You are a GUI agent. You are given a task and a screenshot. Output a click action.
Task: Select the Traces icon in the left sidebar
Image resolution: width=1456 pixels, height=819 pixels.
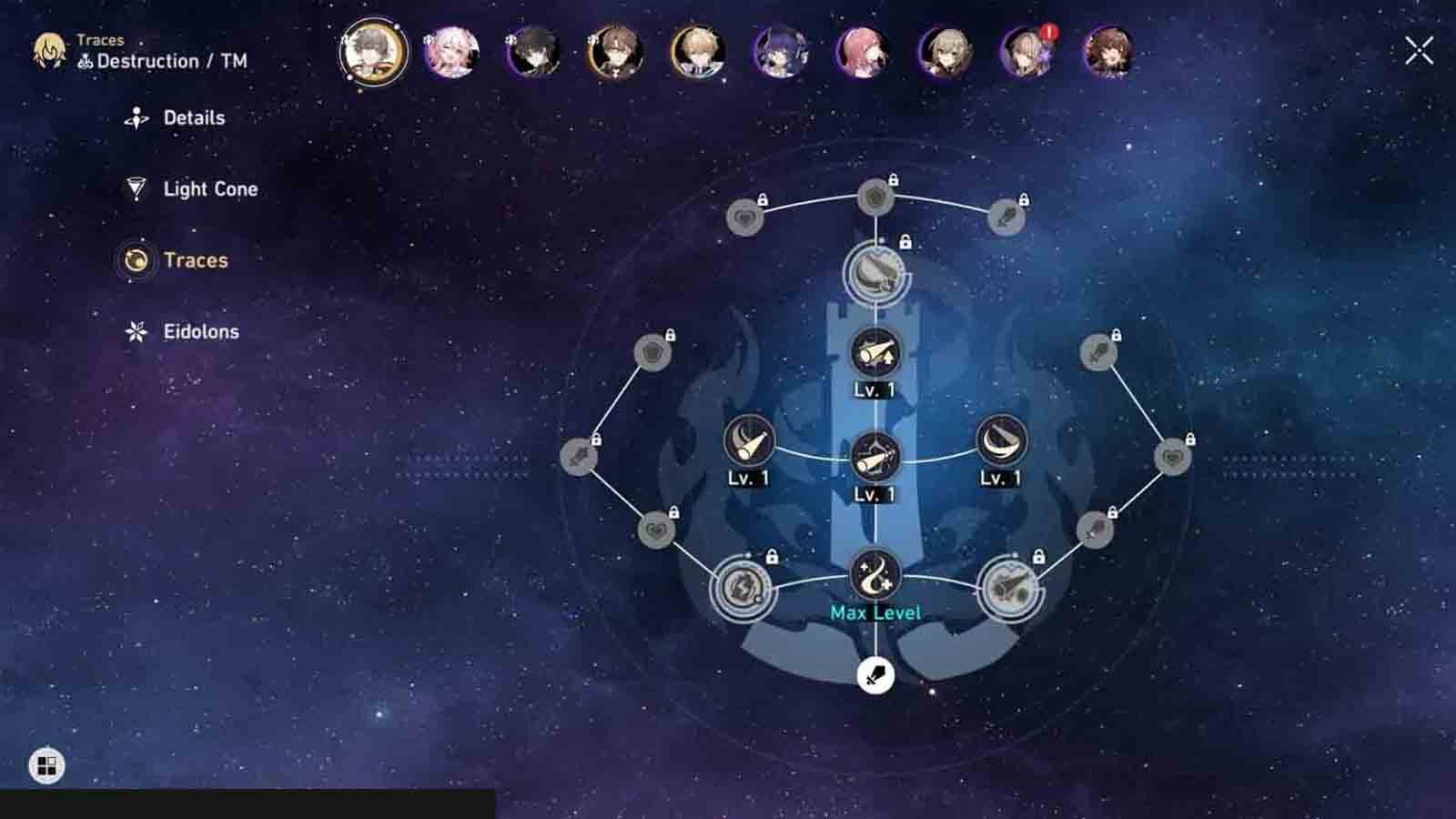click(136, 260)
